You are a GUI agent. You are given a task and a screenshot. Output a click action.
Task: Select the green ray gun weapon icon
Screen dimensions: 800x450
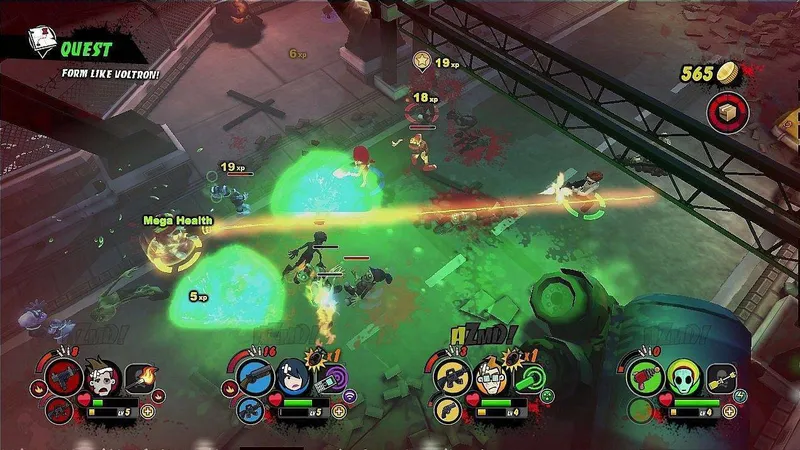tap(645, 378)
